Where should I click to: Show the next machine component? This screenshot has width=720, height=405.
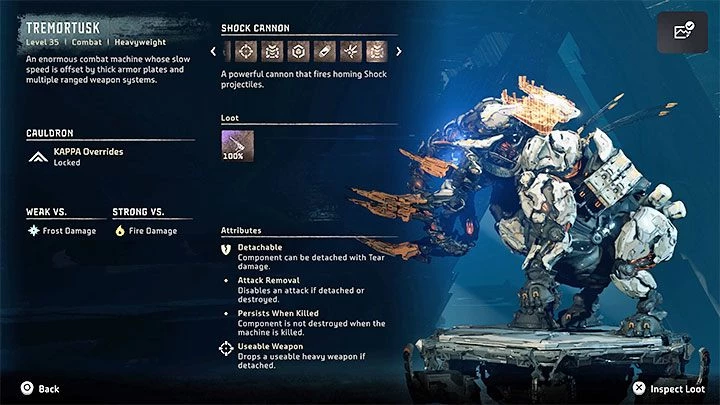tap(399, 52)
